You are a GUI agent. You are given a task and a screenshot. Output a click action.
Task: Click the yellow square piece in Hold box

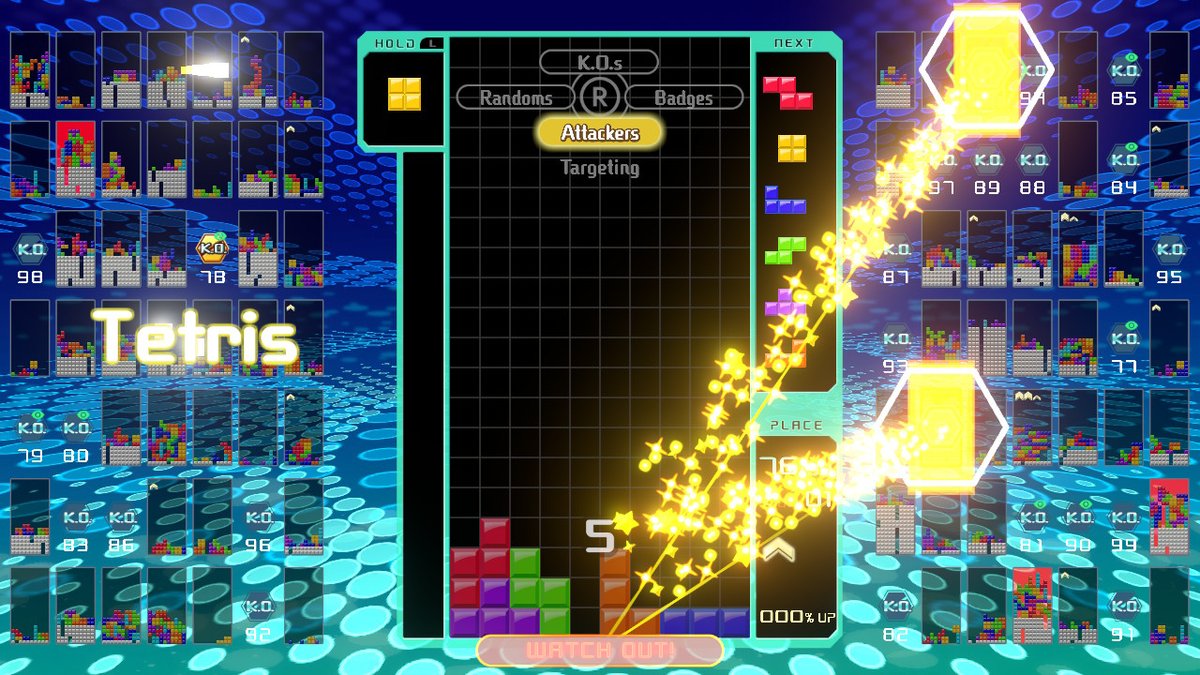405,94
